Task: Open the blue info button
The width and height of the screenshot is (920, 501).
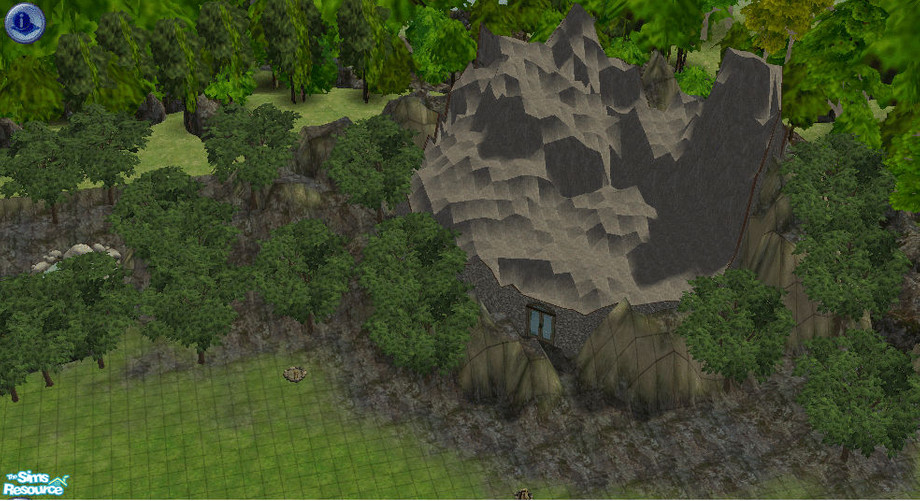Action: [x=24, y=23]
